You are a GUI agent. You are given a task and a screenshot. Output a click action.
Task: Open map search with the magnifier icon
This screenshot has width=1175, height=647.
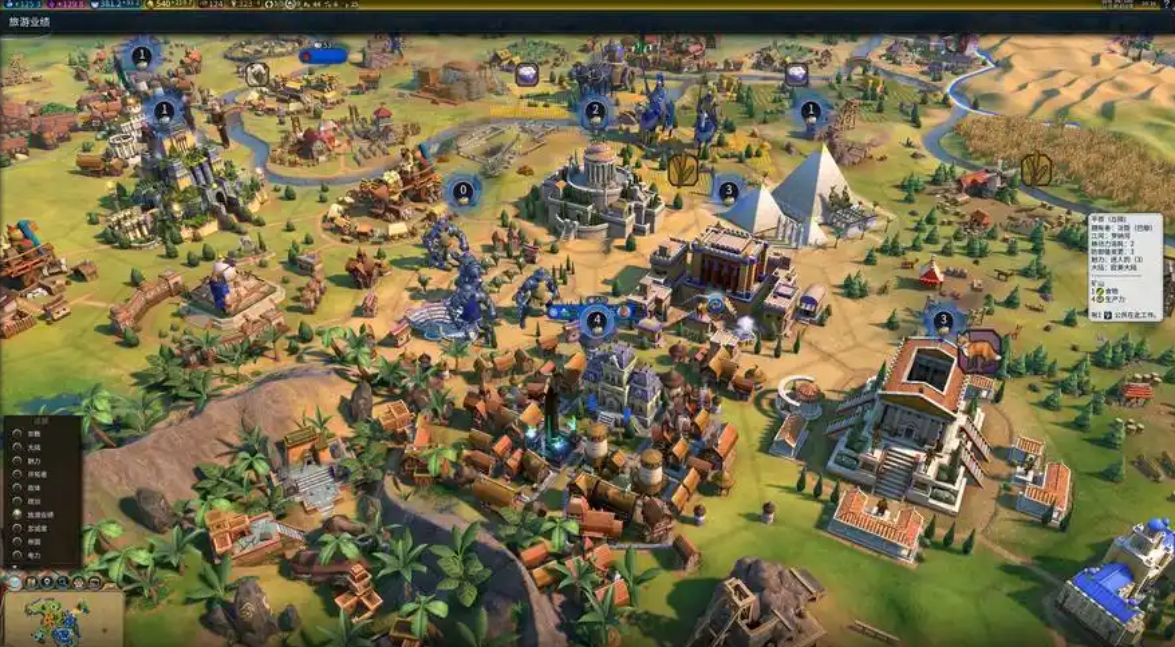[64, 581]
